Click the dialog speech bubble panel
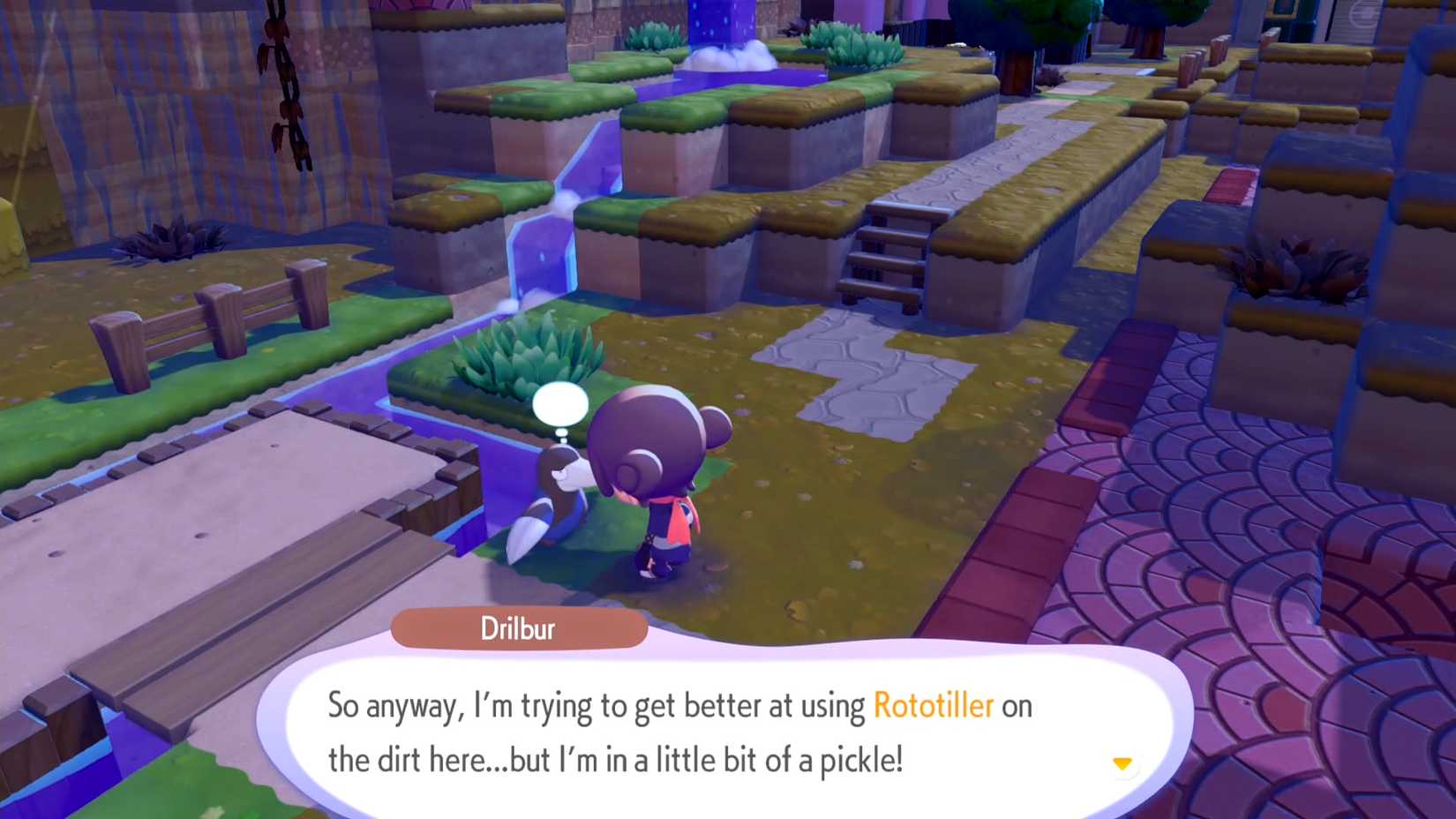 [724, 724]
